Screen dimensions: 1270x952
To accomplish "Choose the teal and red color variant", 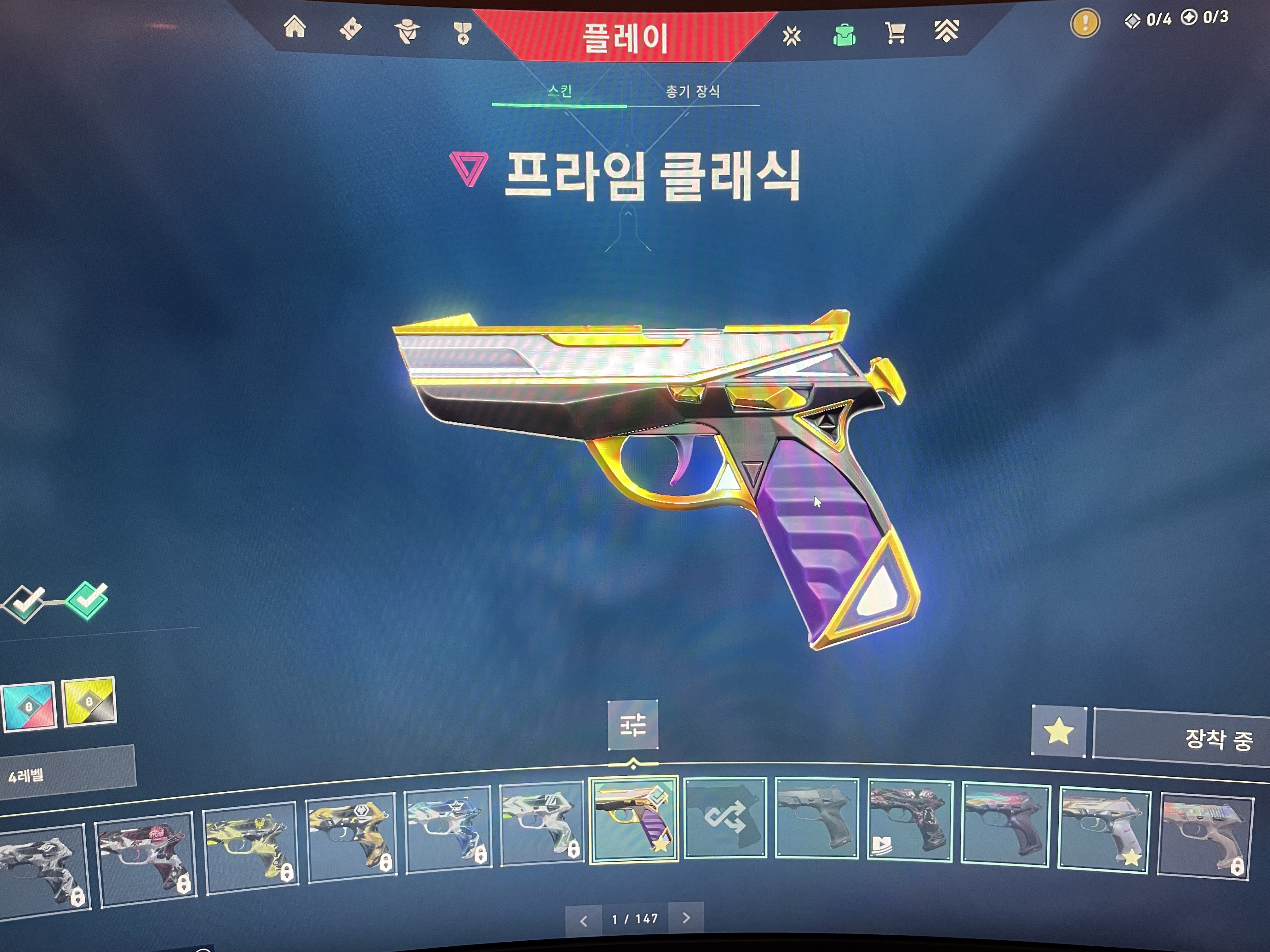I will [29, 706].
